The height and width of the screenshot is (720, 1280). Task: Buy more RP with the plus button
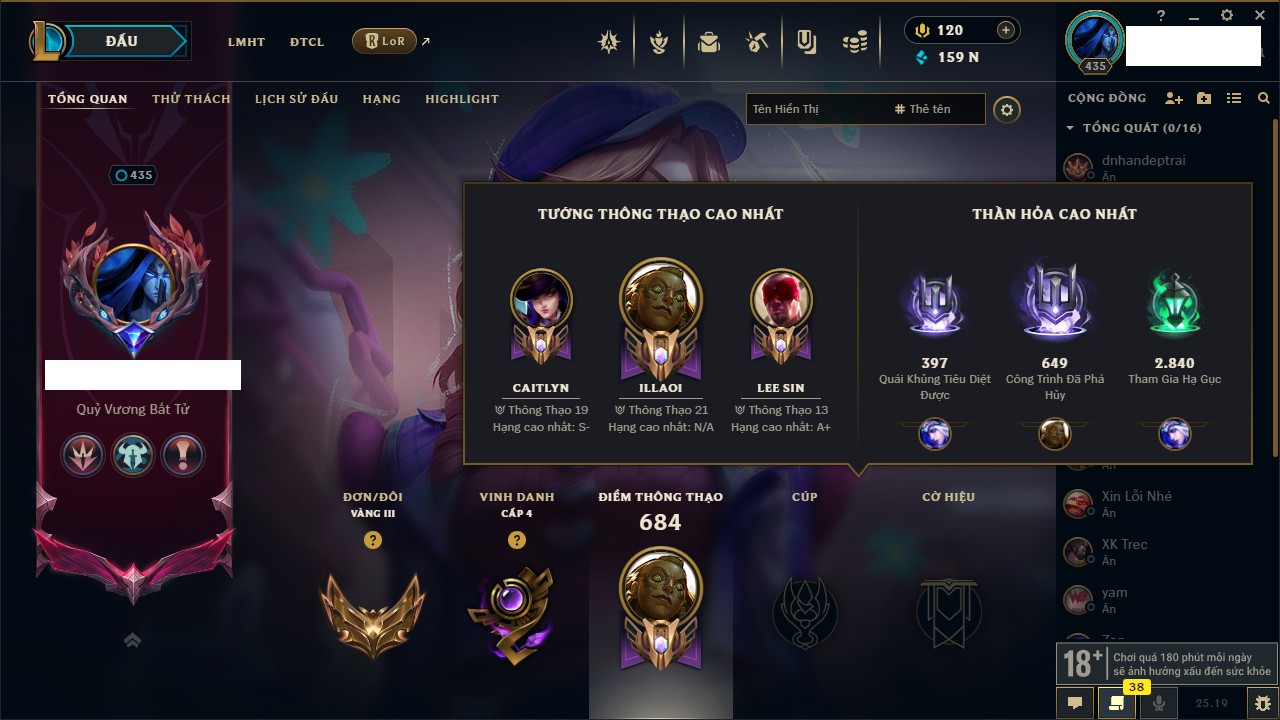tap(1006, 30)
